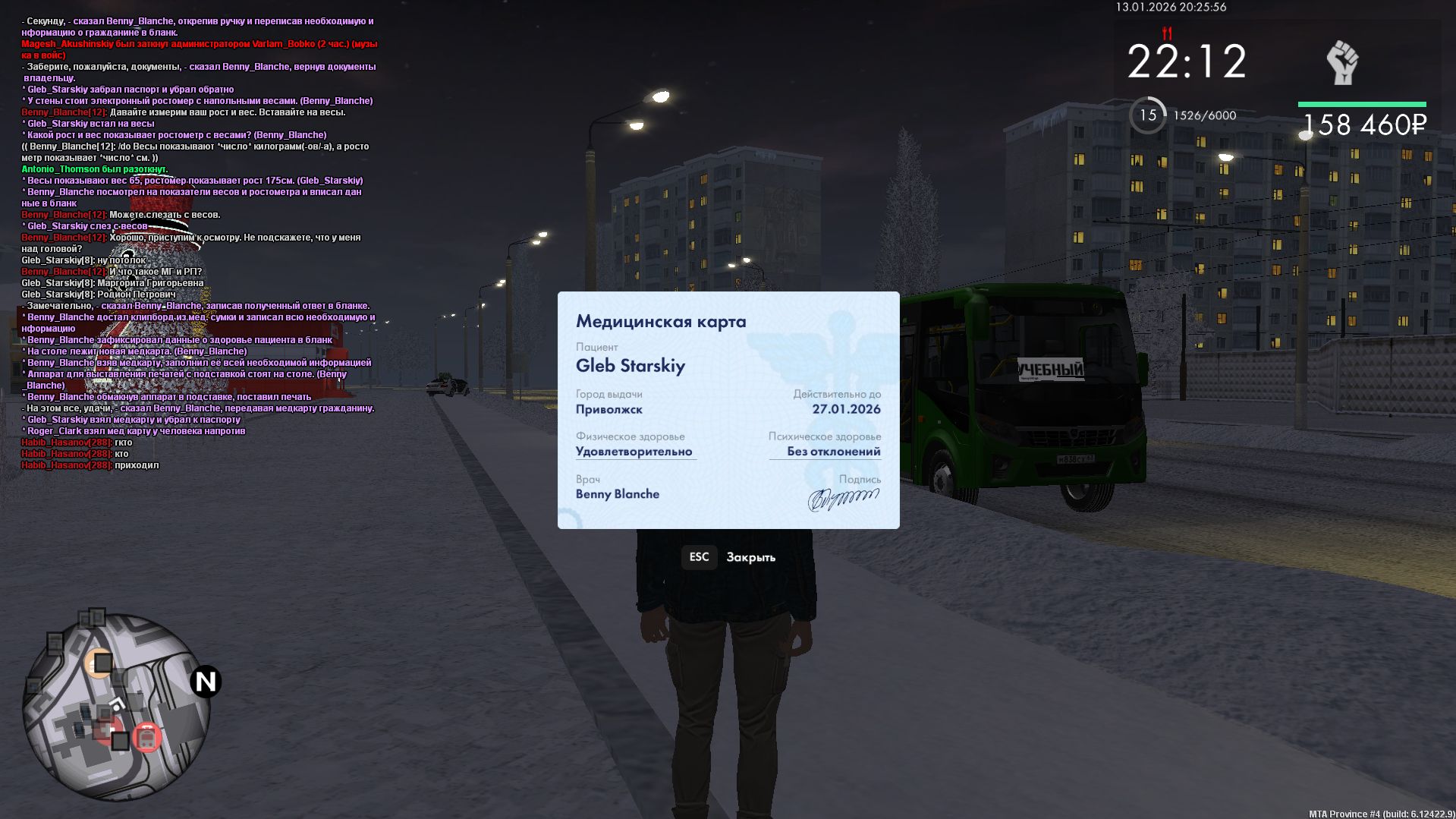Image resolution: width=1456 pixels, height=819 pixels.
Task: Click the Медицинская карта card panel
Action: click(728, 410)
